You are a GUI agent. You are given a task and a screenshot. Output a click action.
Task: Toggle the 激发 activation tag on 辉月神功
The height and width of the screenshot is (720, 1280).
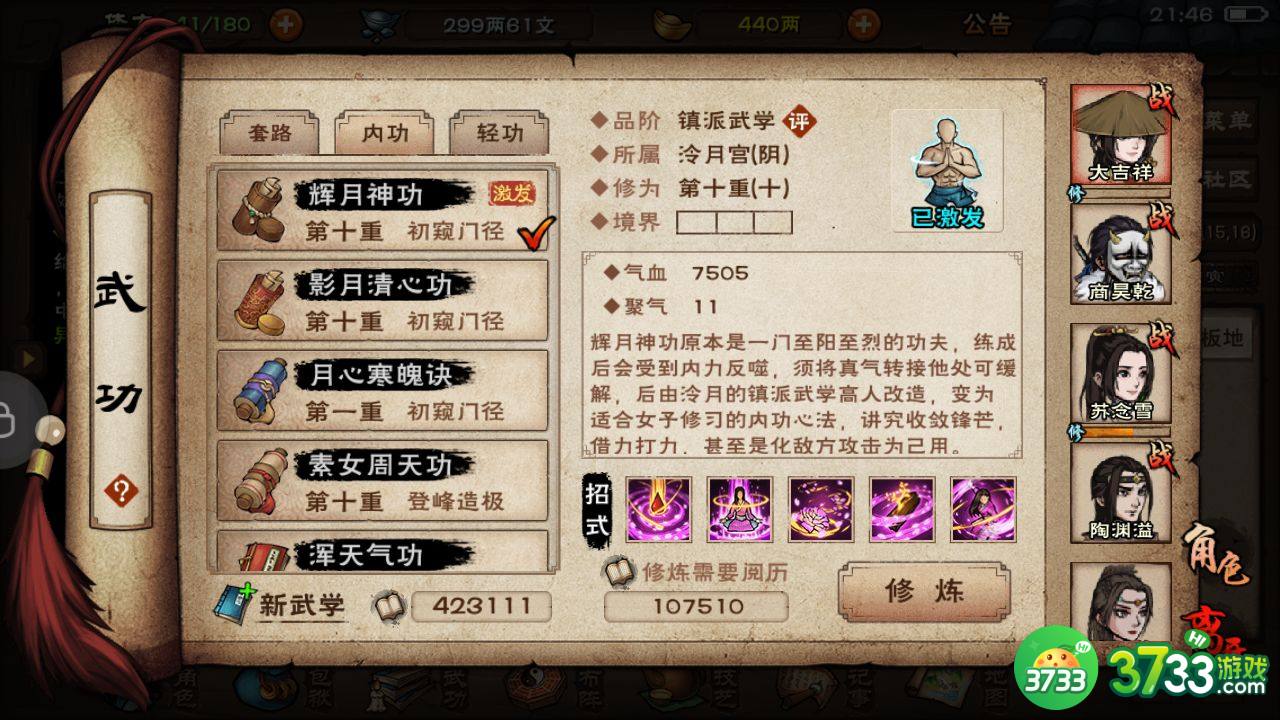click(x=512, y=192)
